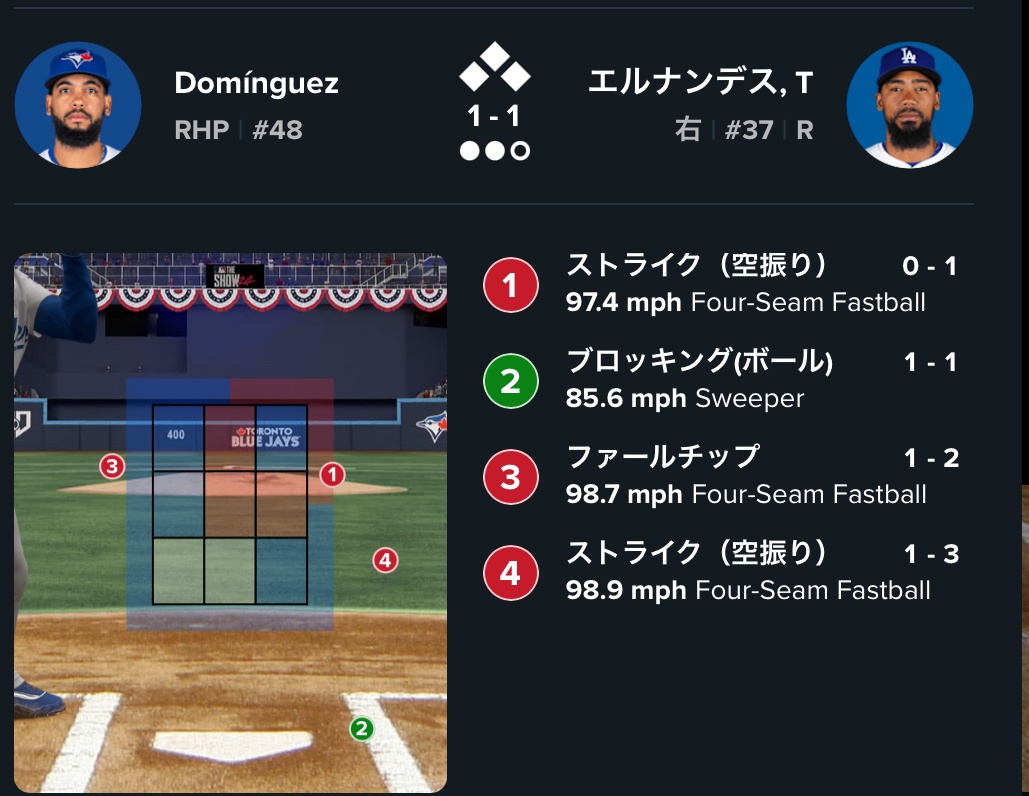Viewport: 1029px width, 796px height.
Task: Open batter エルナンデス's headshot photo
Action: tap(909, 104)
